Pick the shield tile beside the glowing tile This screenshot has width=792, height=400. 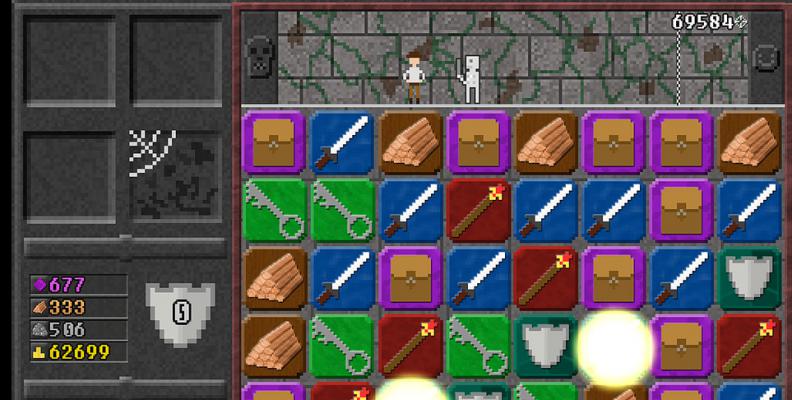[x=547, y=345]
